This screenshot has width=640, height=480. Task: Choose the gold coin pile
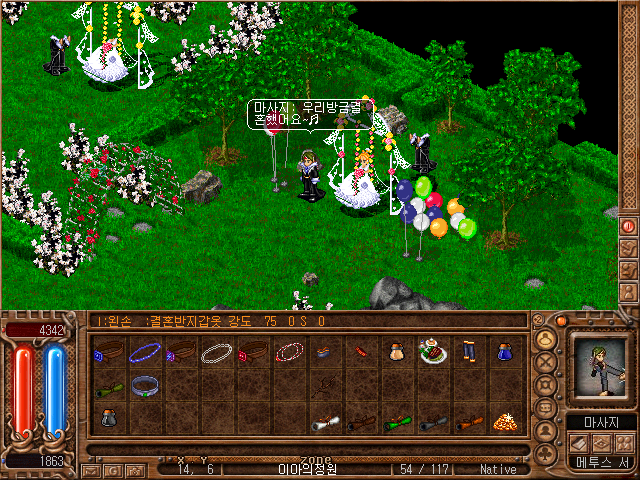click(504, 422)
